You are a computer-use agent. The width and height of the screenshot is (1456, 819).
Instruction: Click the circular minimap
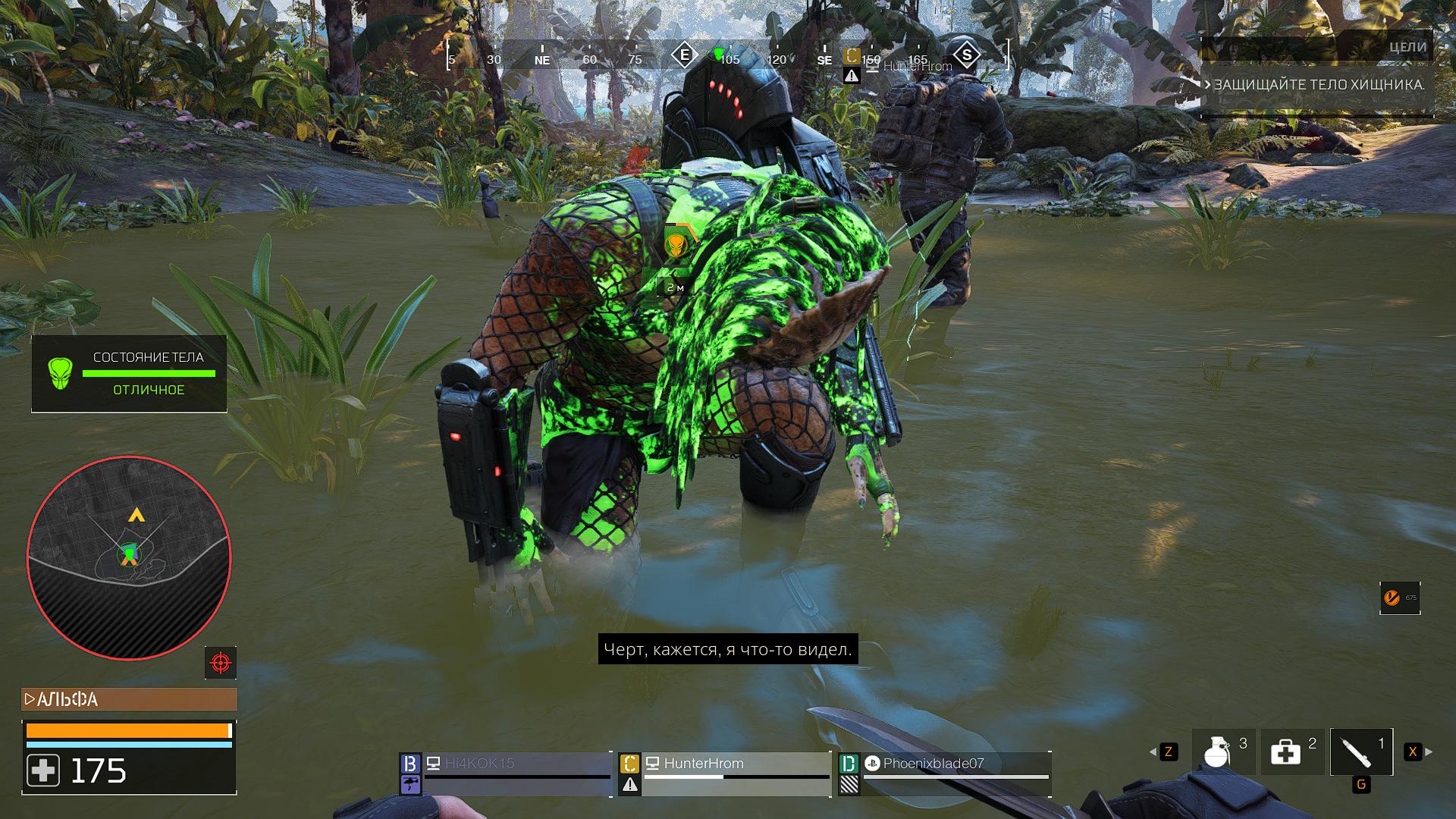coord(129,557)
